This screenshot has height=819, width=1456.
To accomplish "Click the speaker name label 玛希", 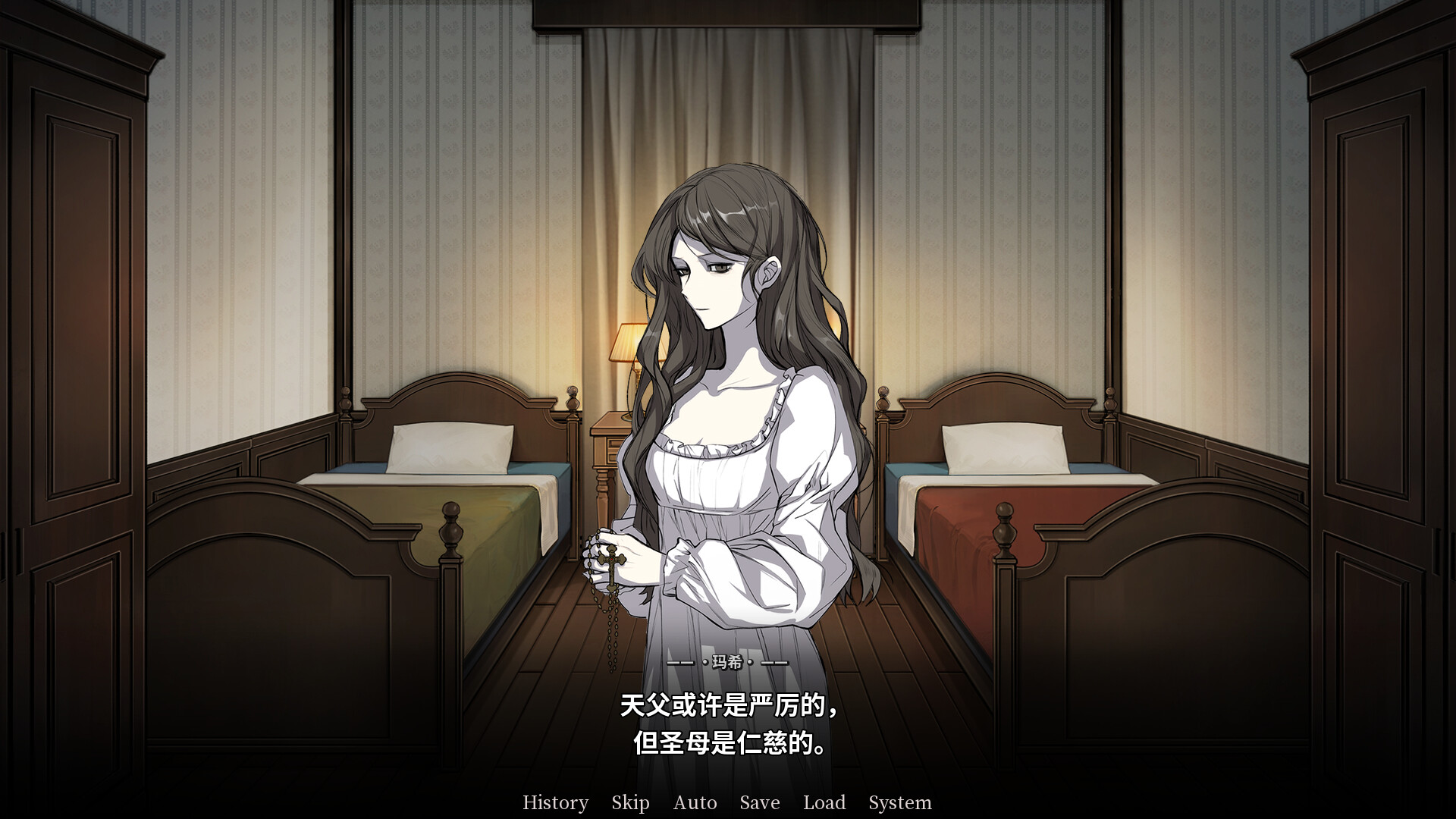I will [726, 662].
